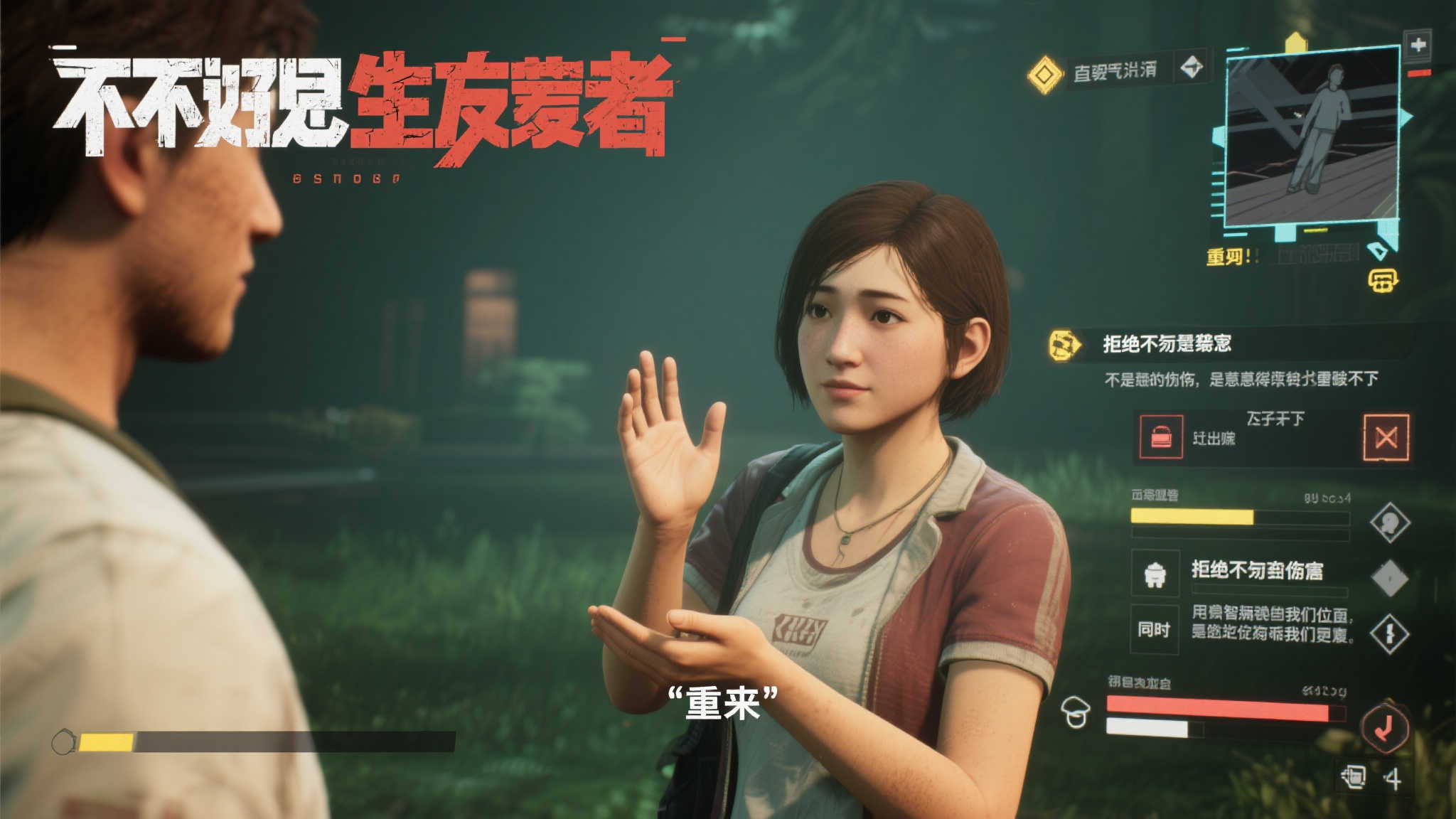This screenshot has width=1456, height=819.
Task: Click the yellow robot face icon below the minimap
Action: point(1383,280)
